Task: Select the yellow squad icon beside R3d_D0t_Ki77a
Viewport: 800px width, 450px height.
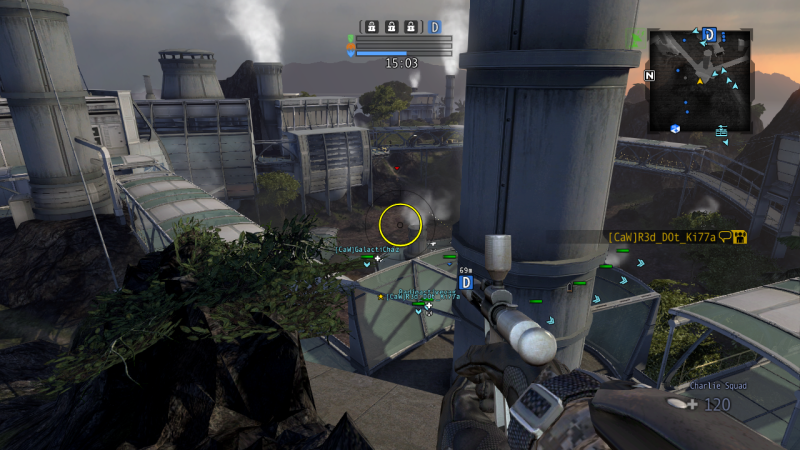Action: [x=740, y=237]
